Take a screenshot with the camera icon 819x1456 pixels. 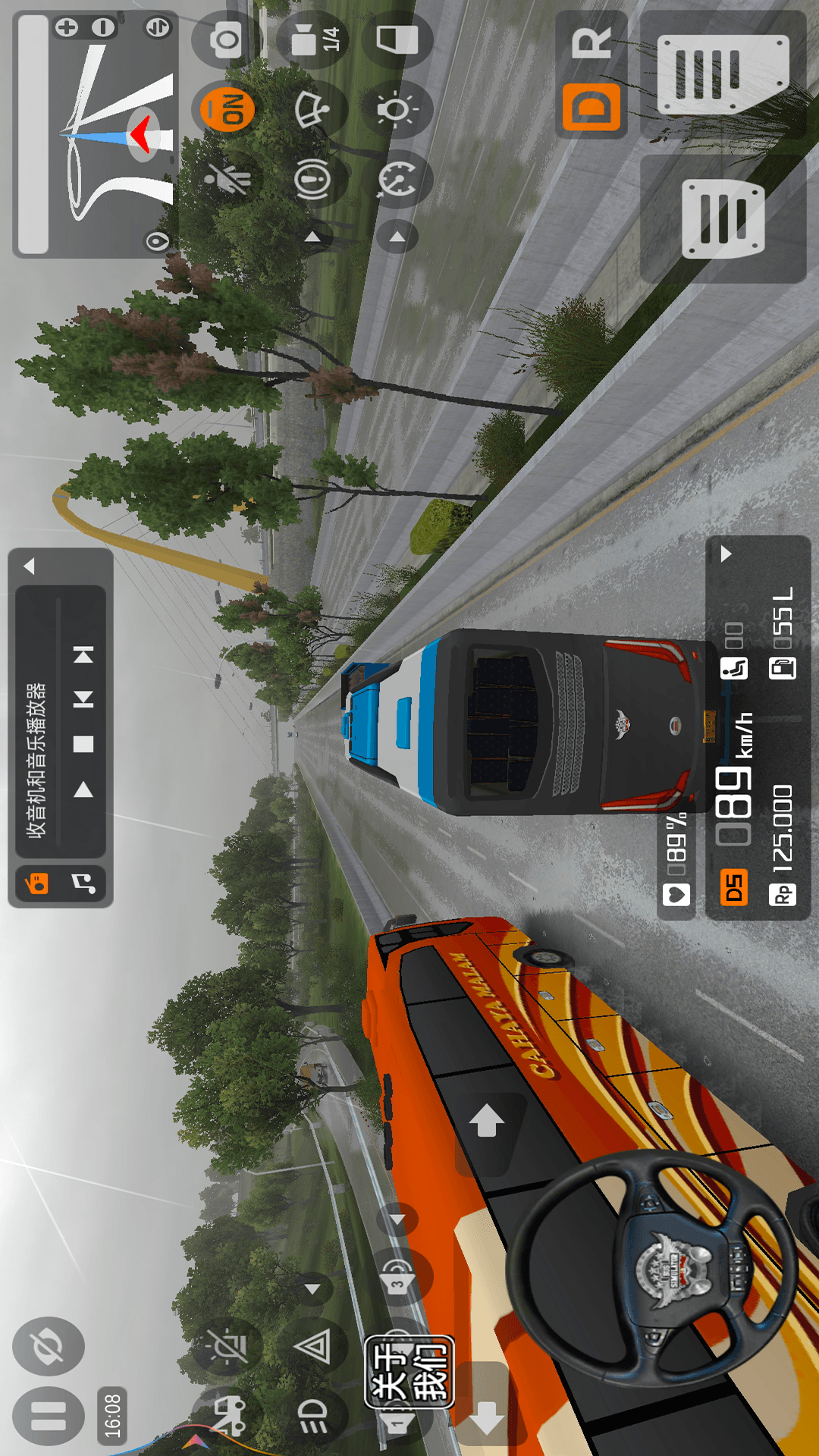click(x=226, y=40)
